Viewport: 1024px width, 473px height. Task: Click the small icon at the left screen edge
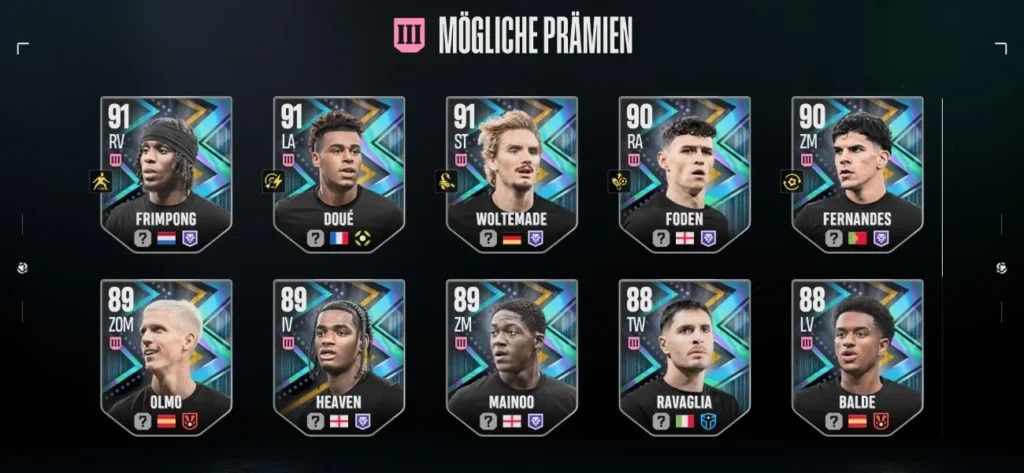pos(22,268)
